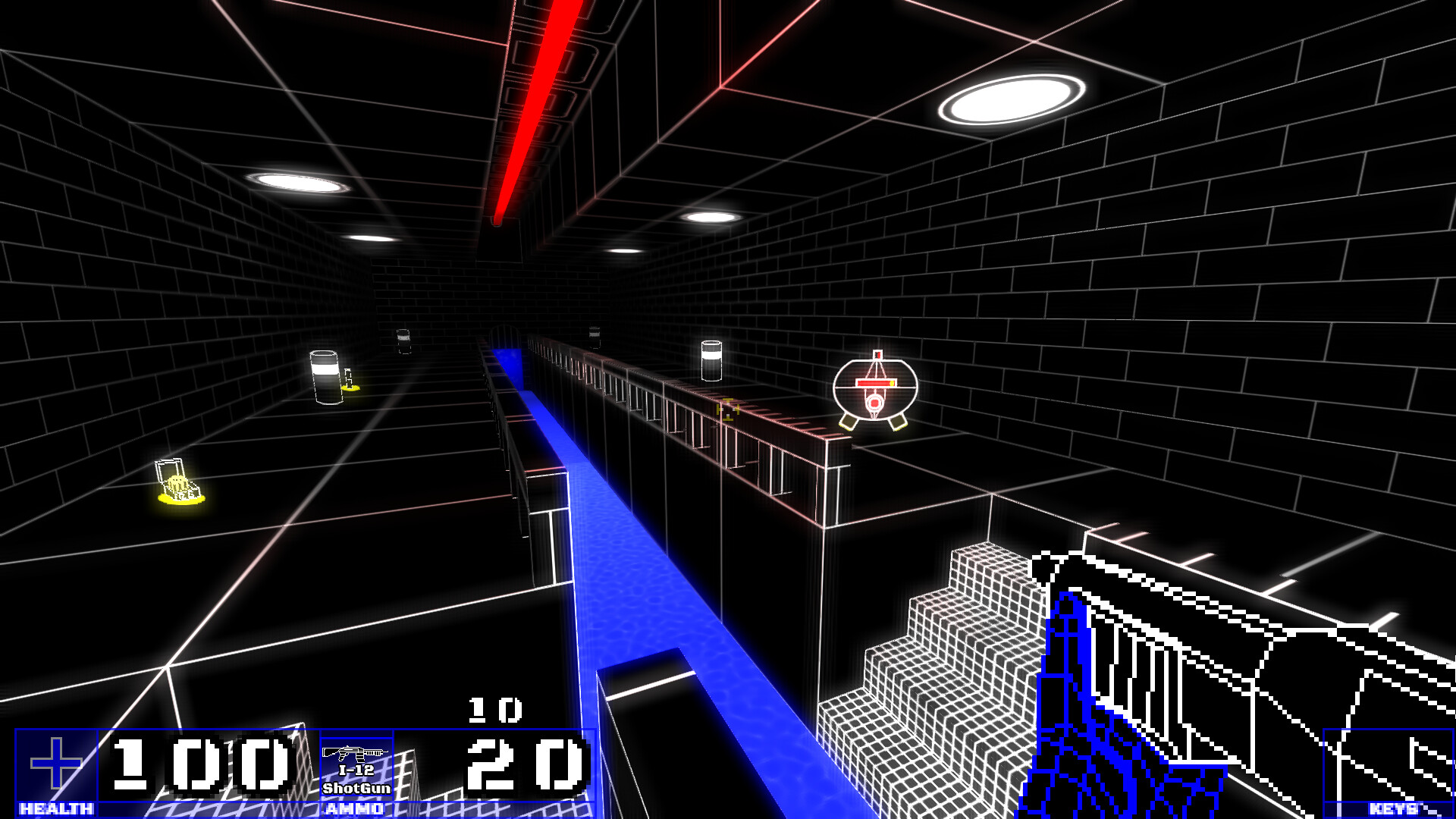Click the small yellow ammo clip pickup
The height and width of the screenshot is (819, 1456).
[350, 381]
